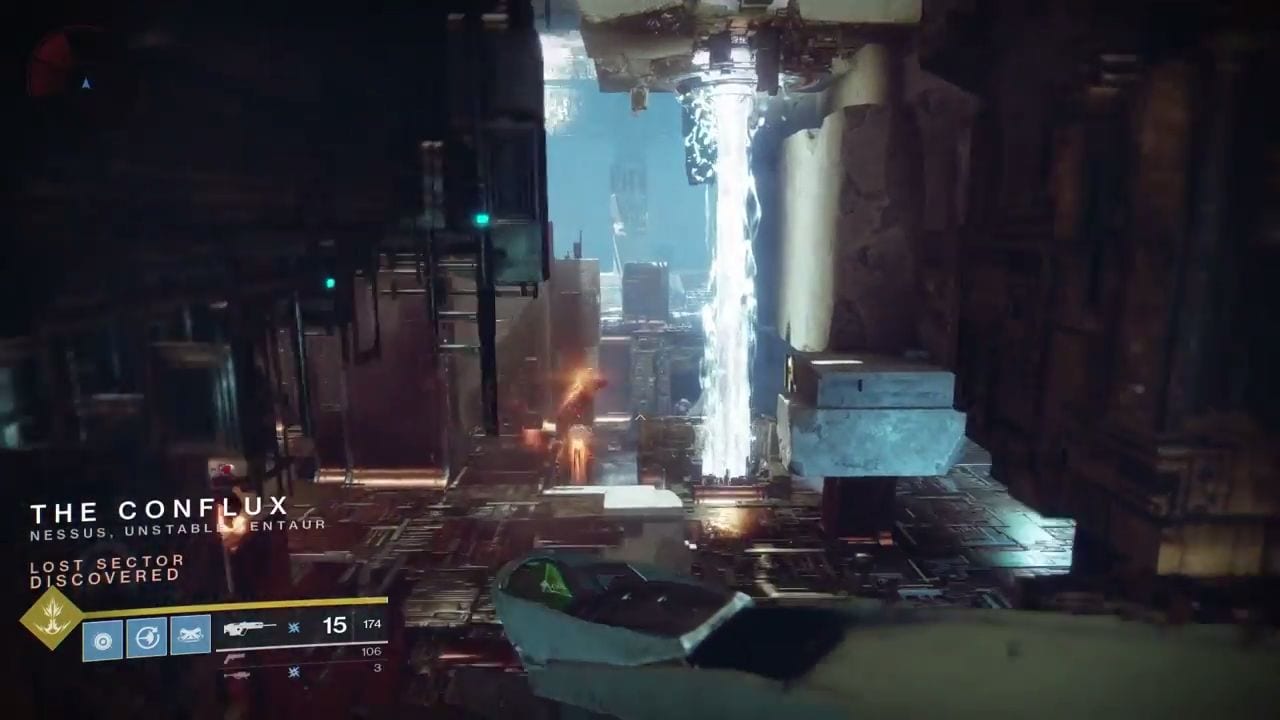The width and height of the screenshot is (1280, 720).
Task: Select the equipped primary rifle icon
Action: [x=250, y=627]
